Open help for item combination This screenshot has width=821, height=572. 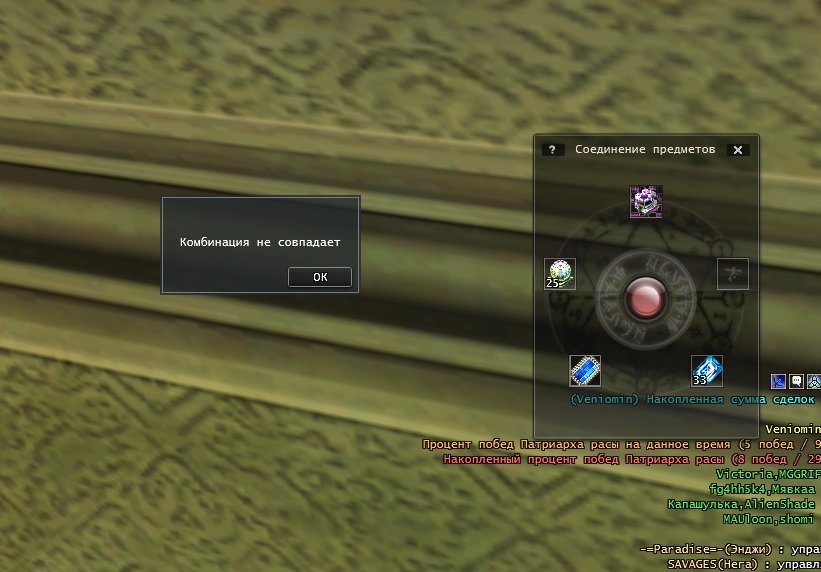point(552,150)
